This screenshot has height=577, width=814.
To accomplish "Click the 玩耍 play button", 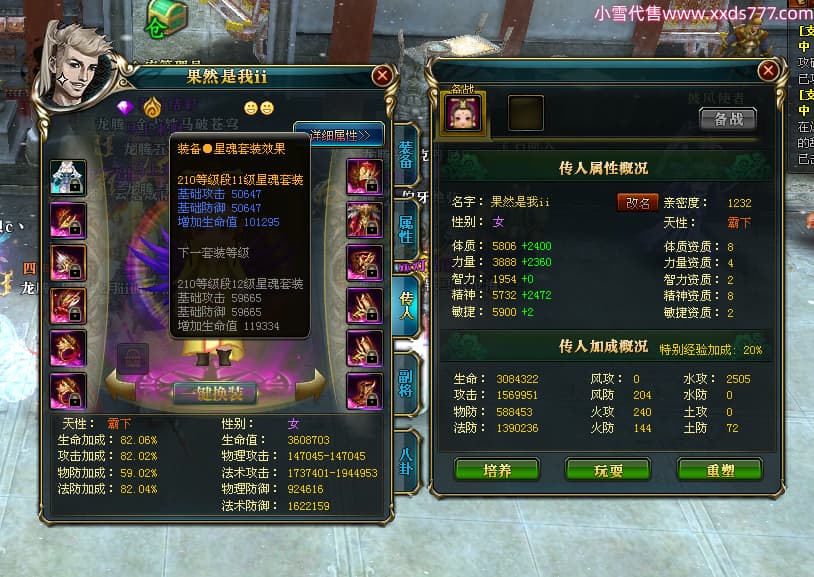I will point(607,469).
